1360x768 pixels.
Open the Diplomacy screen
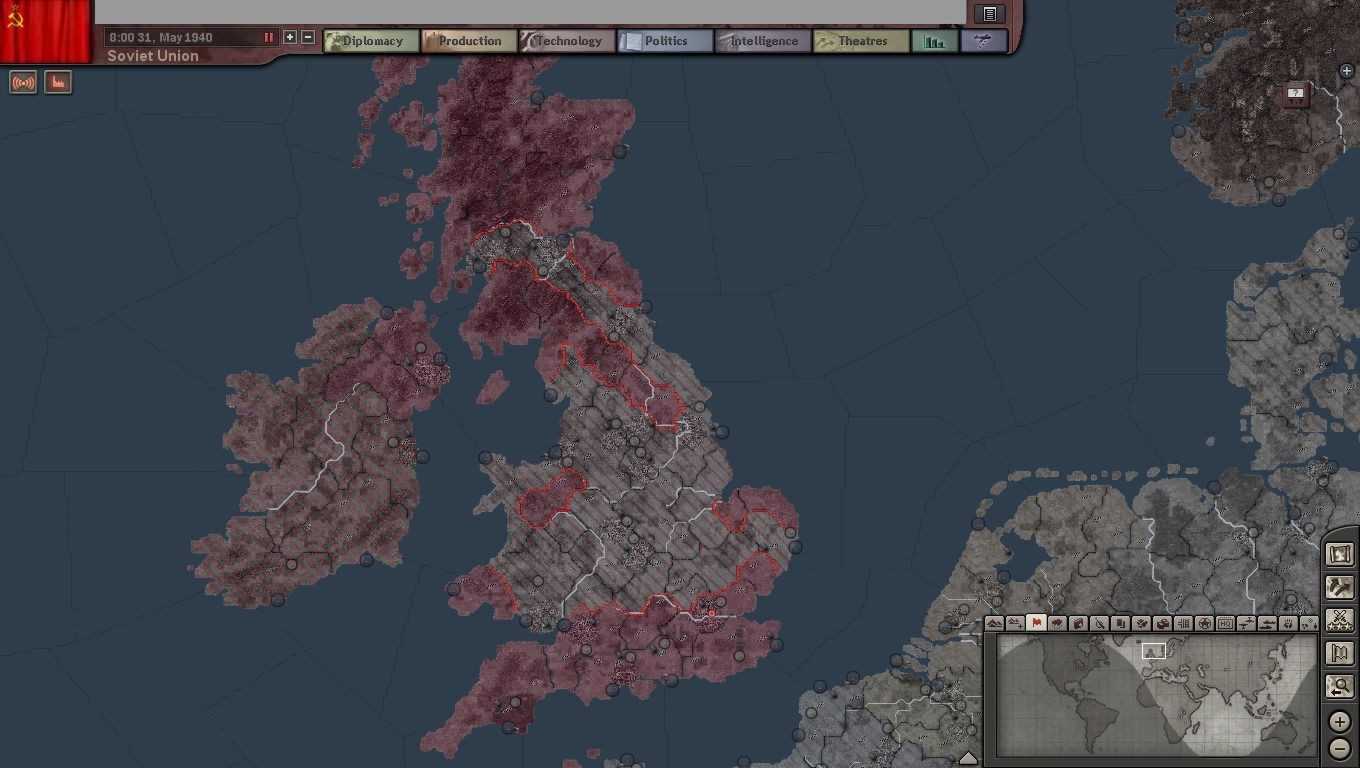pyautogui.click(x=371, y=41)
